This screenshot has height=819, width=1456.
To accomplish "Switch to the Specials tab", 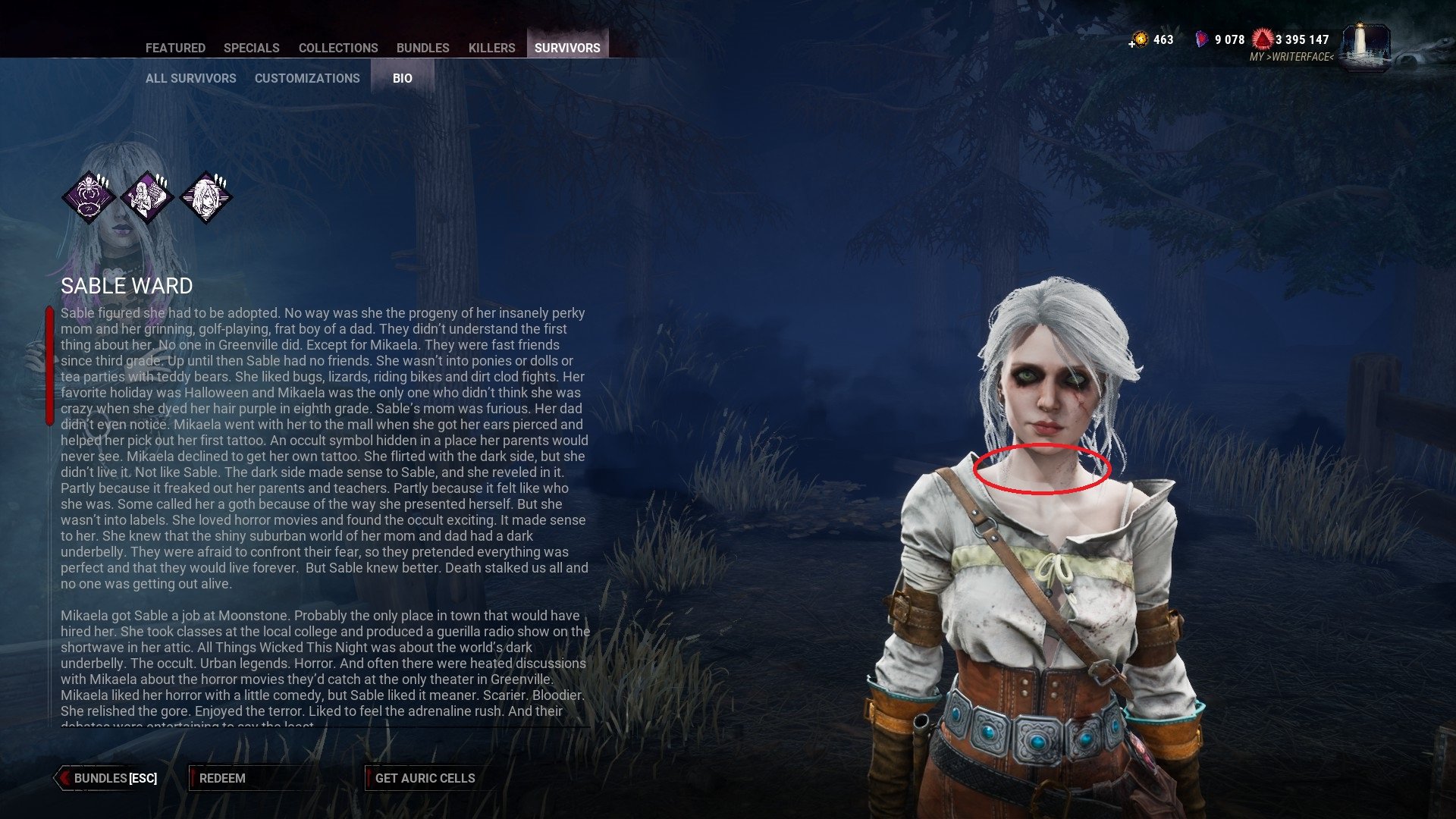I will tap(251, 48).
